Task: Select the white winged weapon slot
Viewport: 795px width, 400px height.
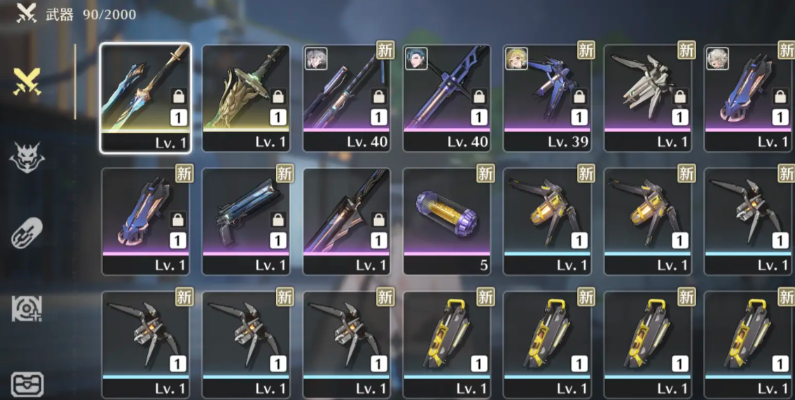Action: tap(648, 96)
